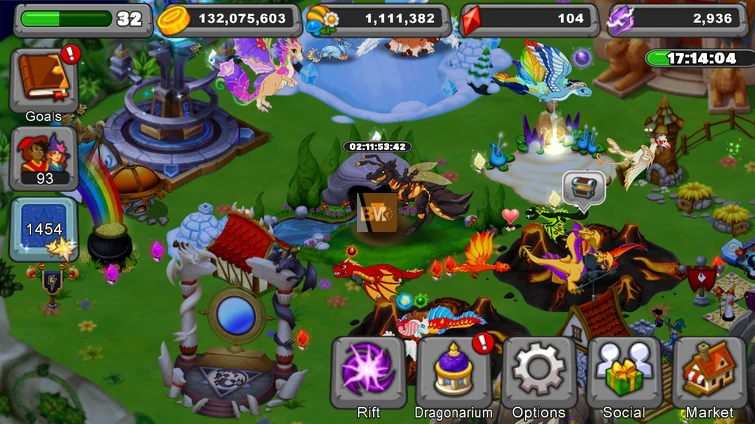This screenshot has width=755, height=424.
Task: Tap the pink heart bubble
Action: 511,215
